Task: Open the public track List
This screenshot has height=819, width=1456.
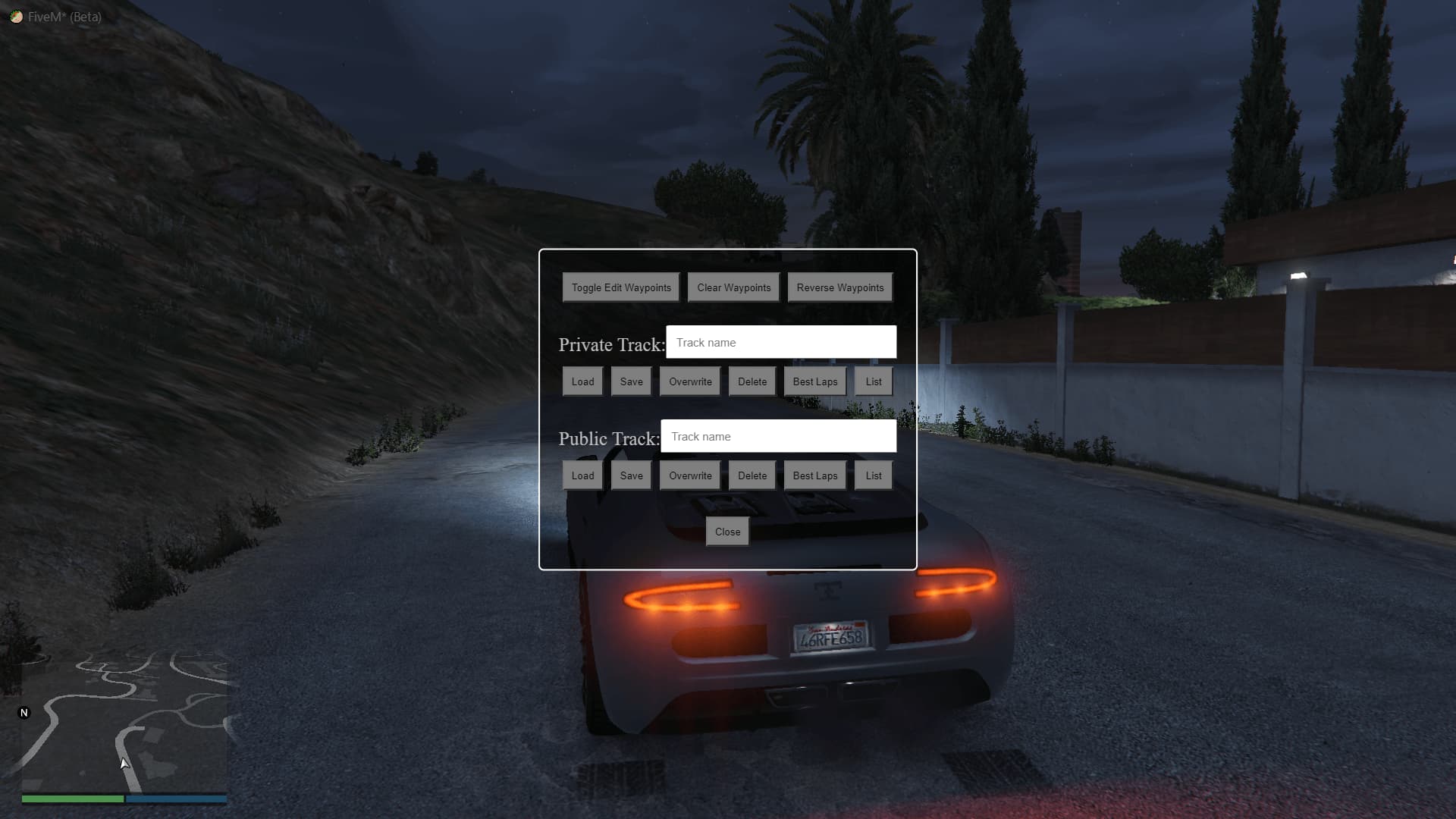Action: click(x=872, y=475)
